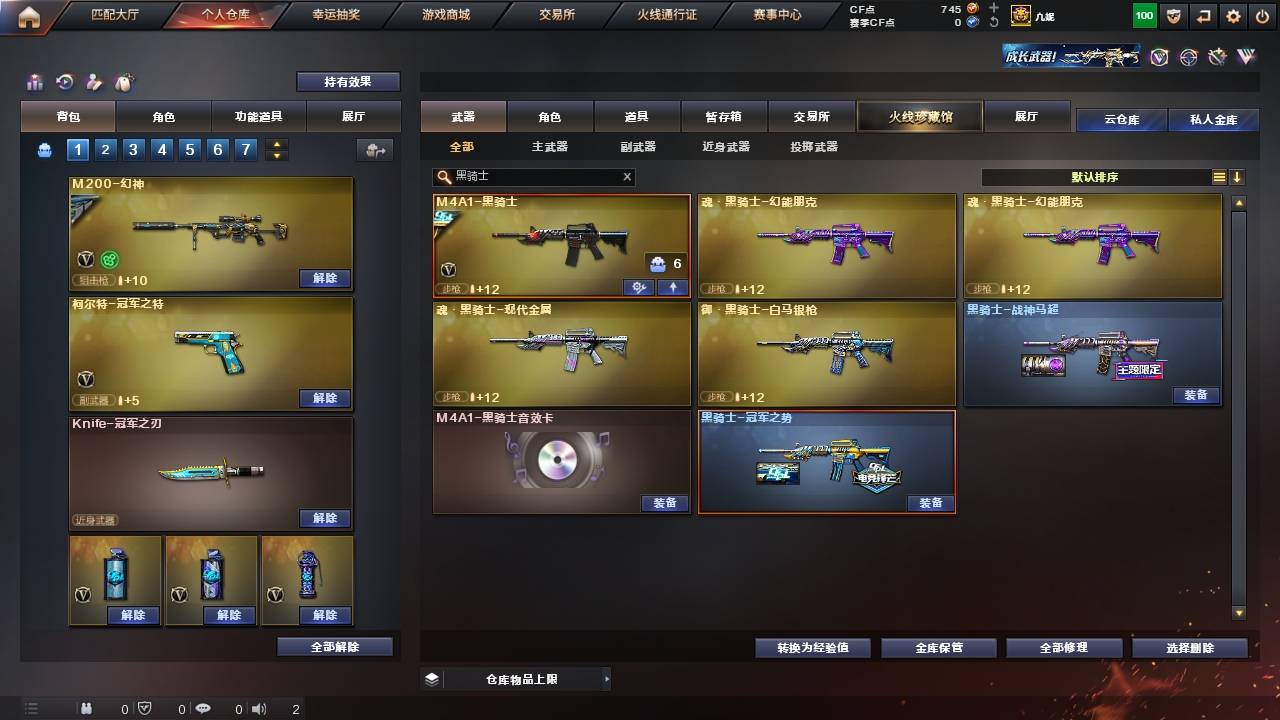Click the list view icon beside the sort dropdown
The image size is (1280, 720).
[x=1219, y=176]
